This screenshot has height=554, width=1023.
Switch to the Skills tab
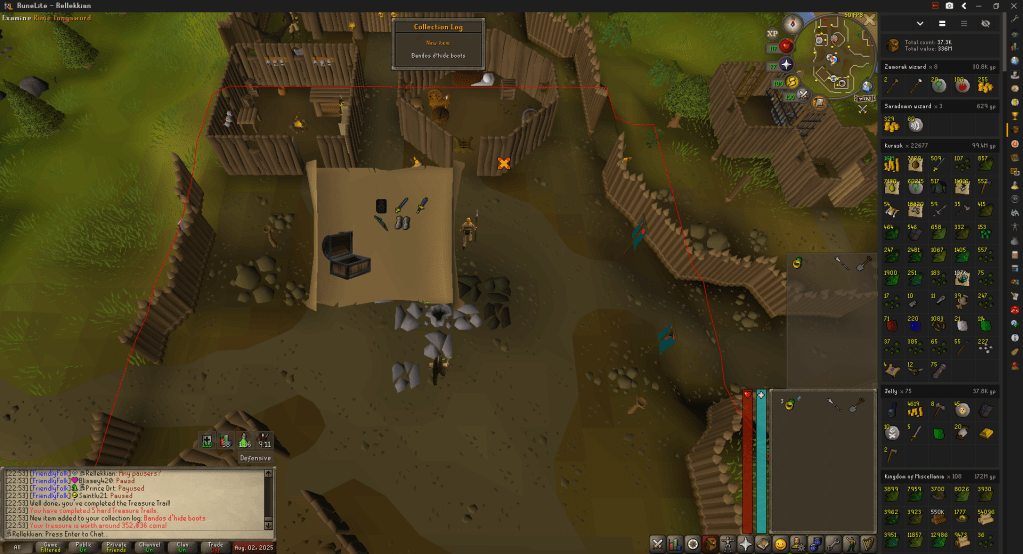coord(674,544)
